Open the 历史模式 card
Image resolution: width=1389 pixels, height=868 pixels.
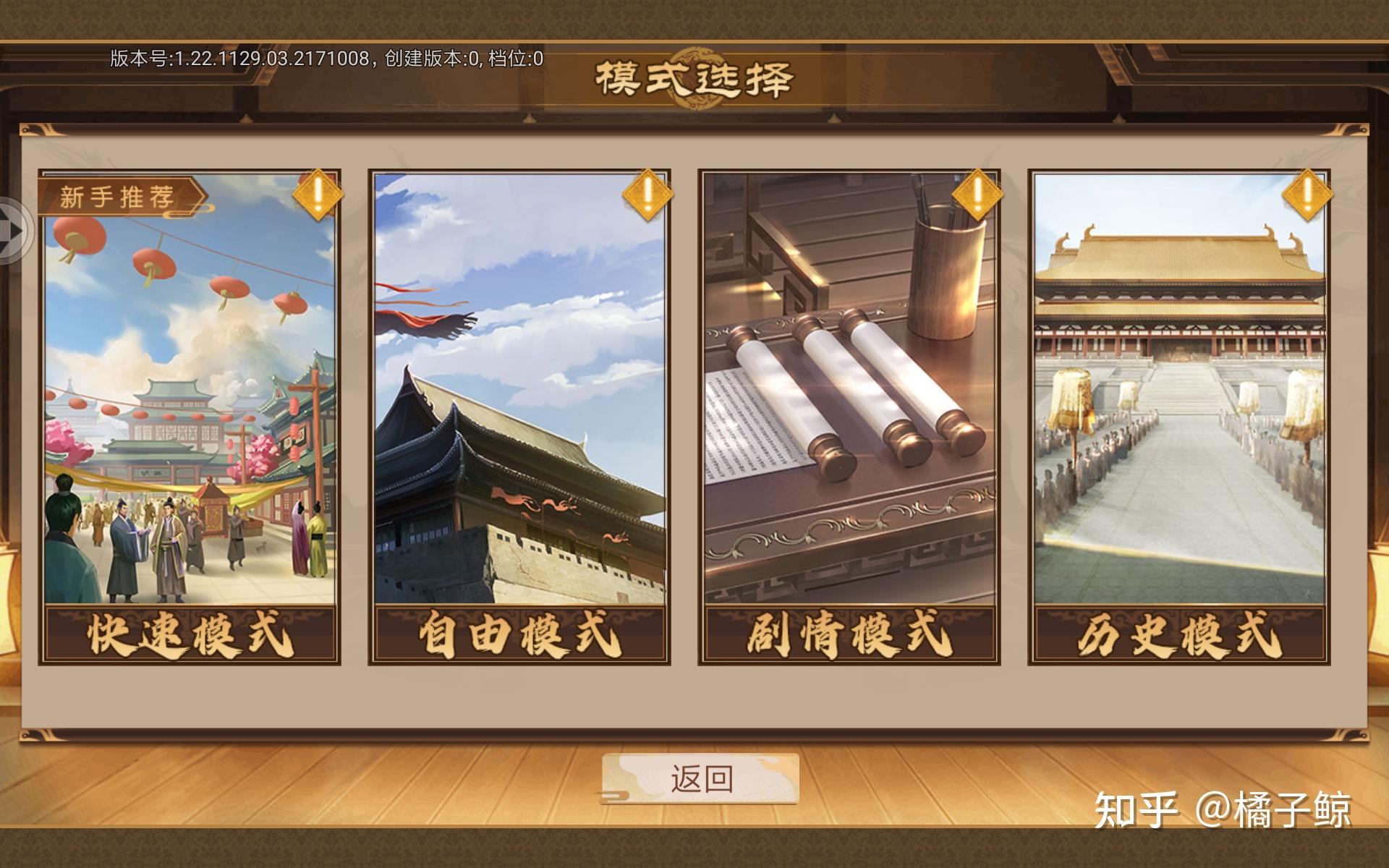coord(1178,417)
